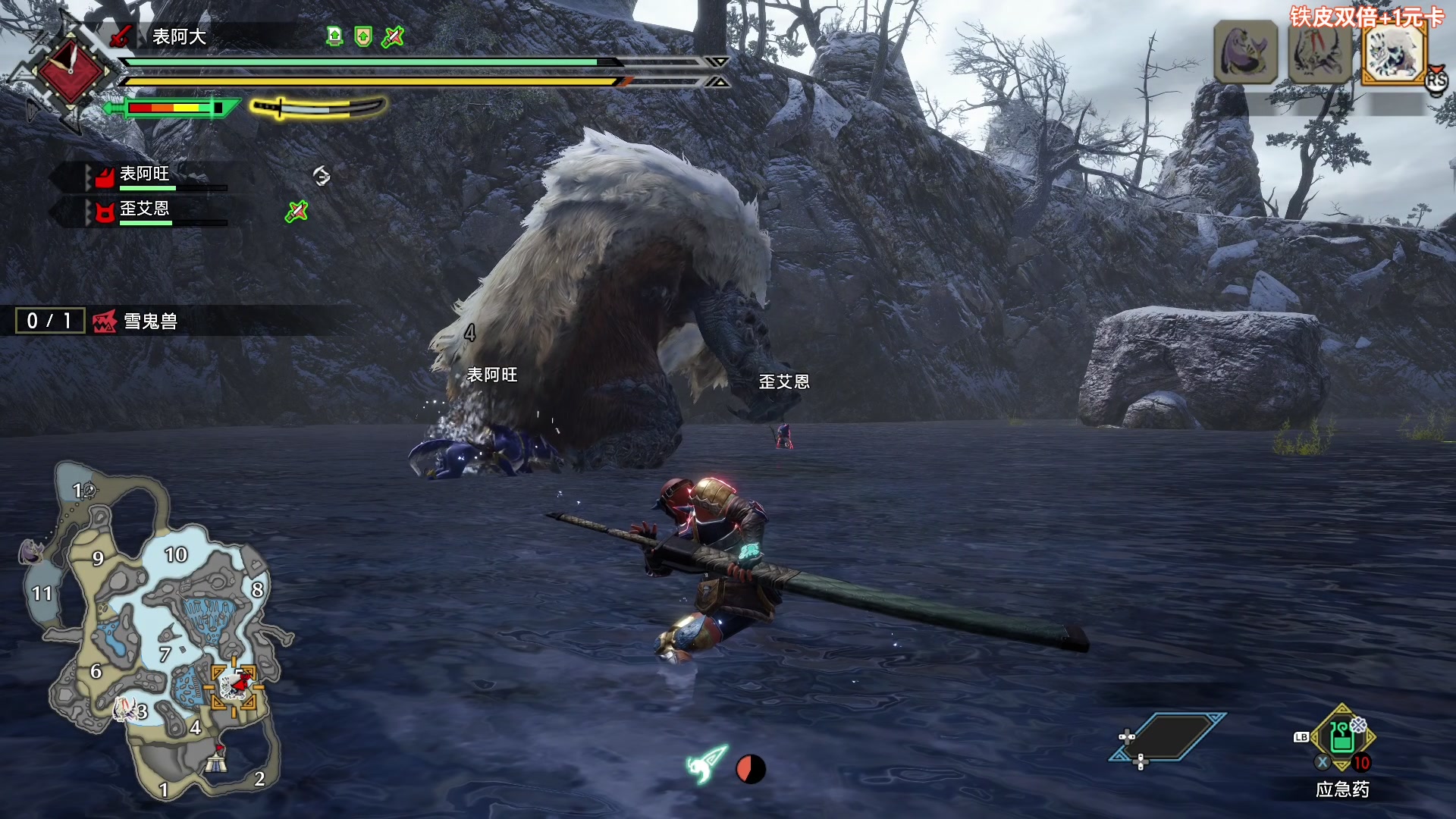
Task: Select the purple monster target icon
Action: (1245, 52)
